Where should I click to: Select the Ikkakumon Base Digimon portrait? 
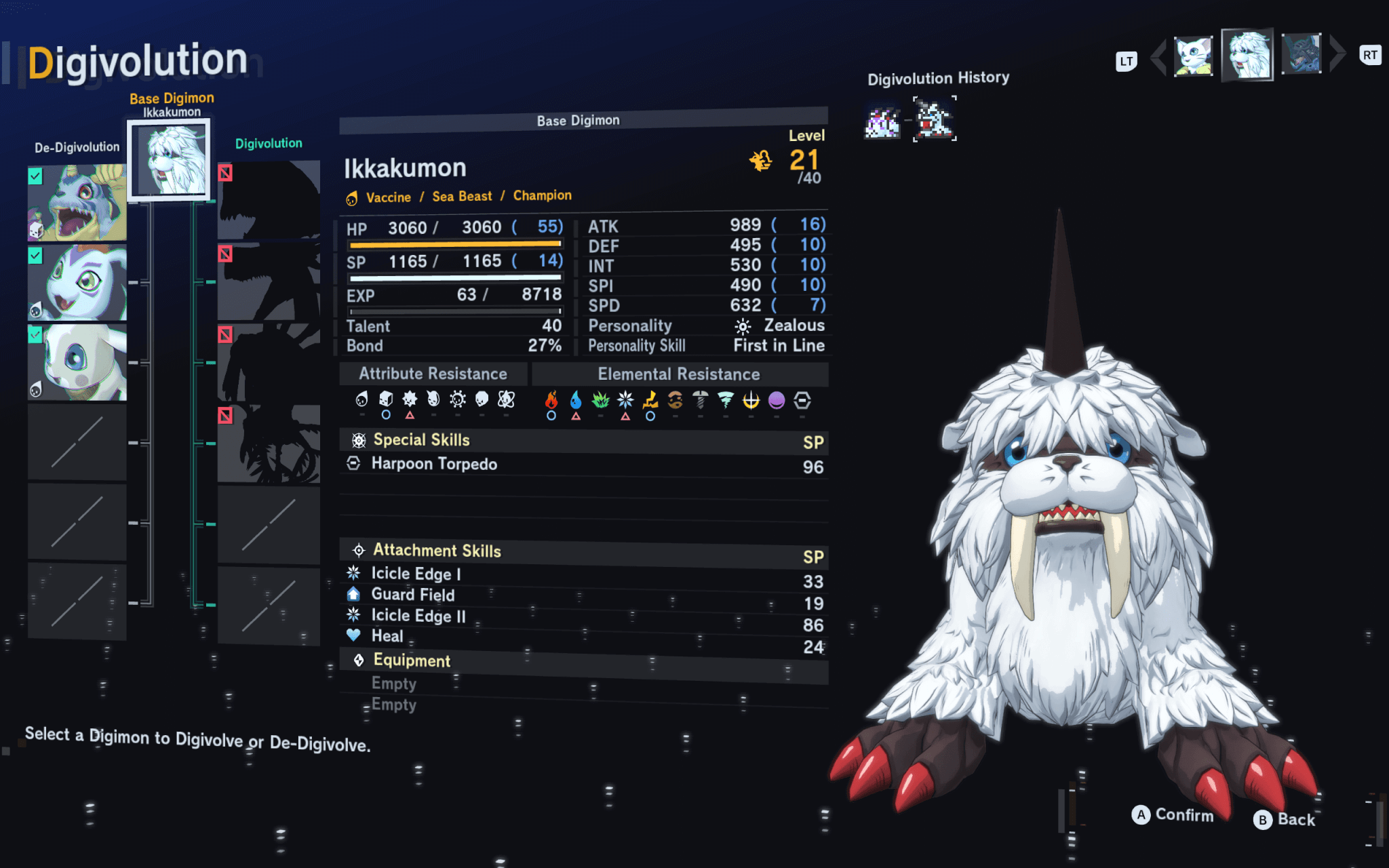click(x=169, y=159)
